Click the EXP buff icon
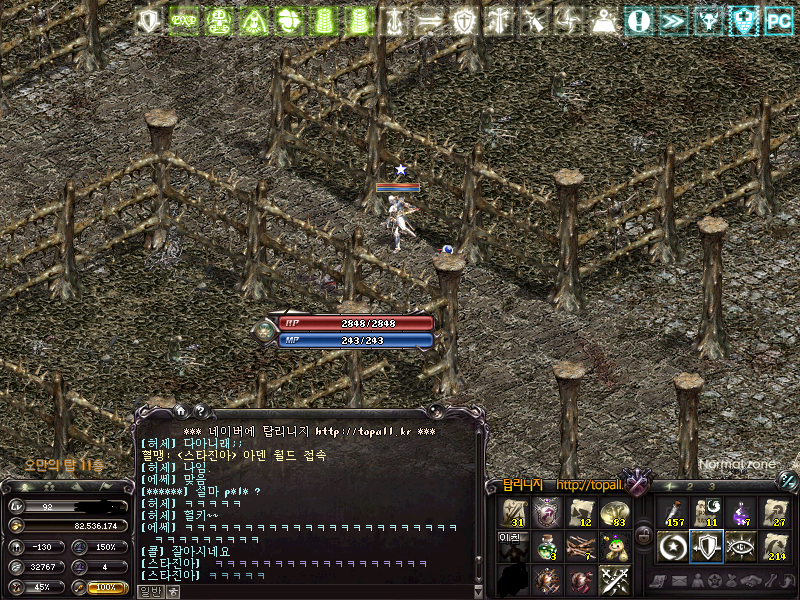 tap(184, 20)
